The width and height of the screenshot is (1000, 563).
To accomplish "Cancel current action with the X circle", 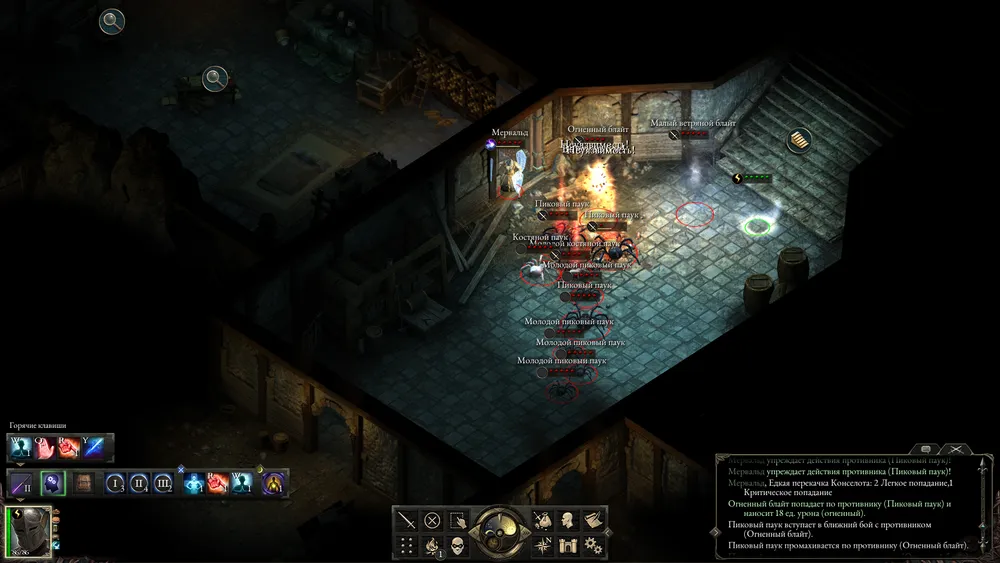I will [x=432, y=520].
